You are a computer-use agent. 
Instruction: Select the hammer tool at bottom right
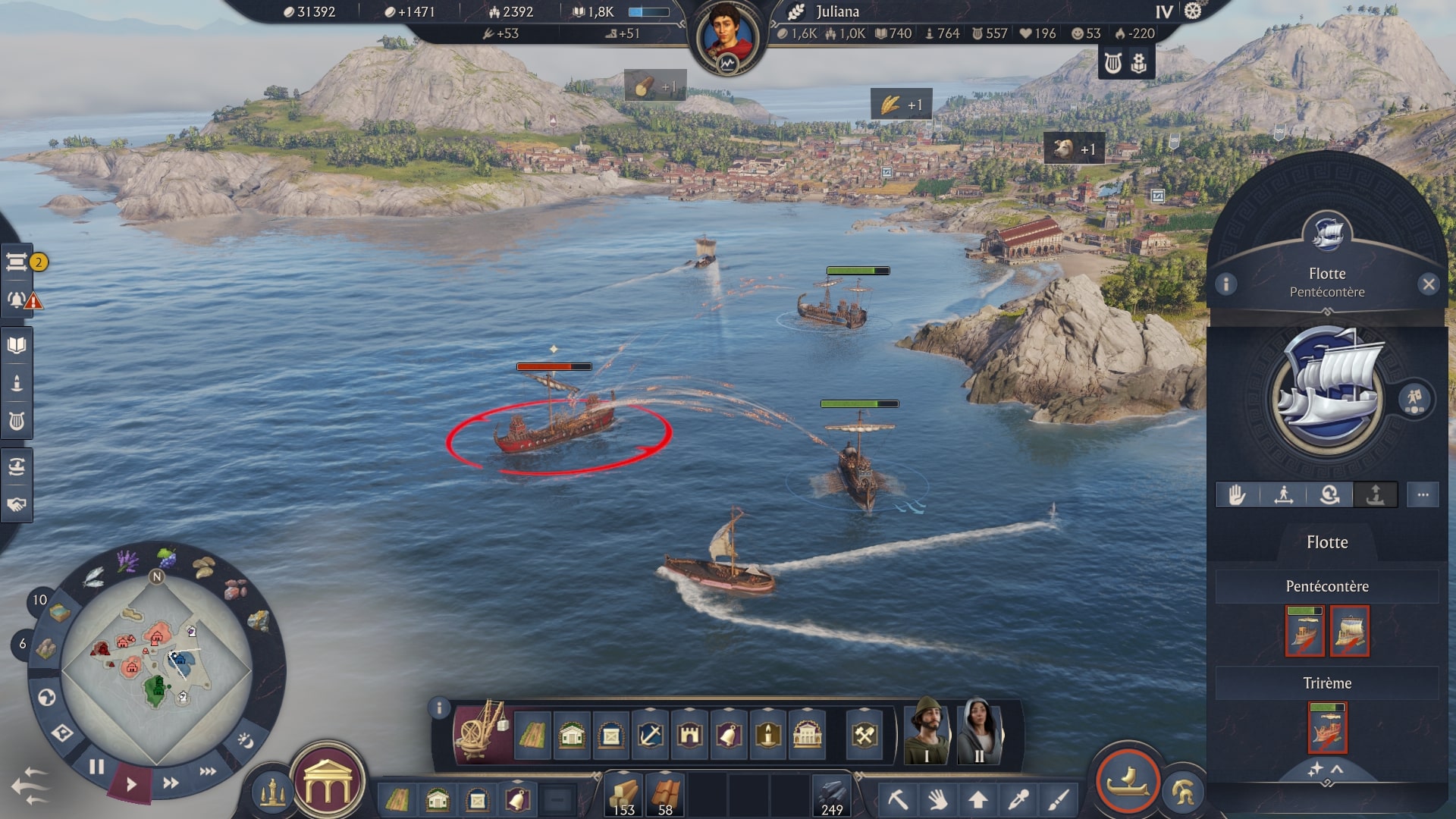click(899, 799)
